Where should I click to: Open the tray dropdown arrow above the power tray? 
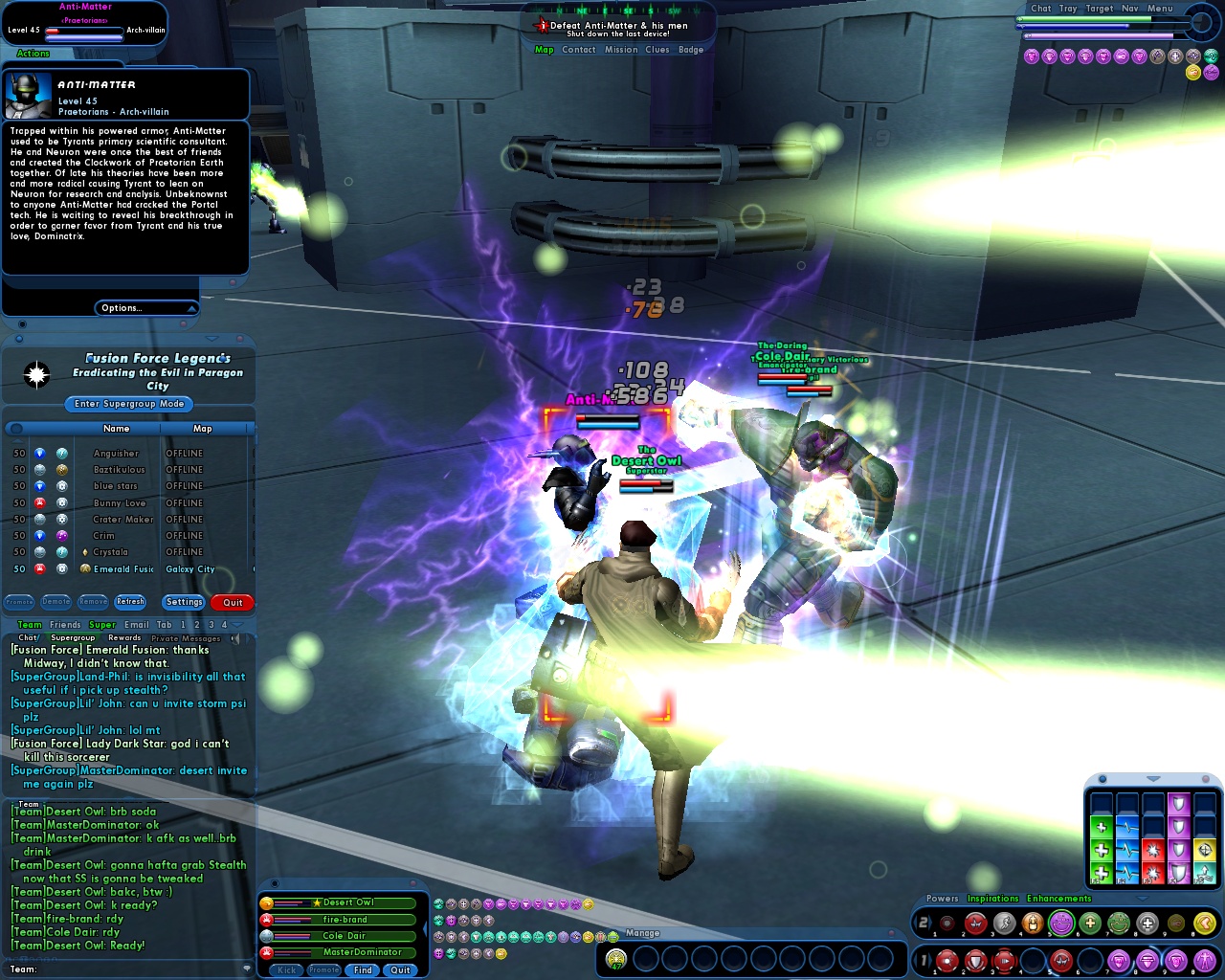coord(1141,900)
